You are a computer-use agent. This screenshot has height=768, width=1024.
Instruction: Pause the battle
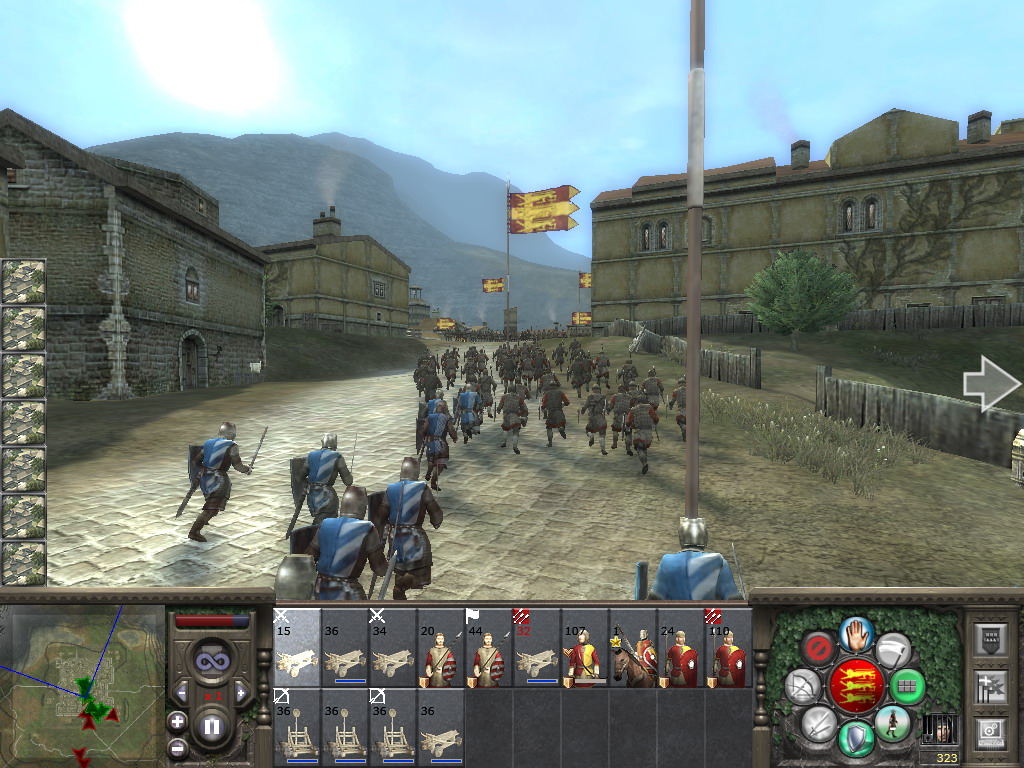click(212, 726)
